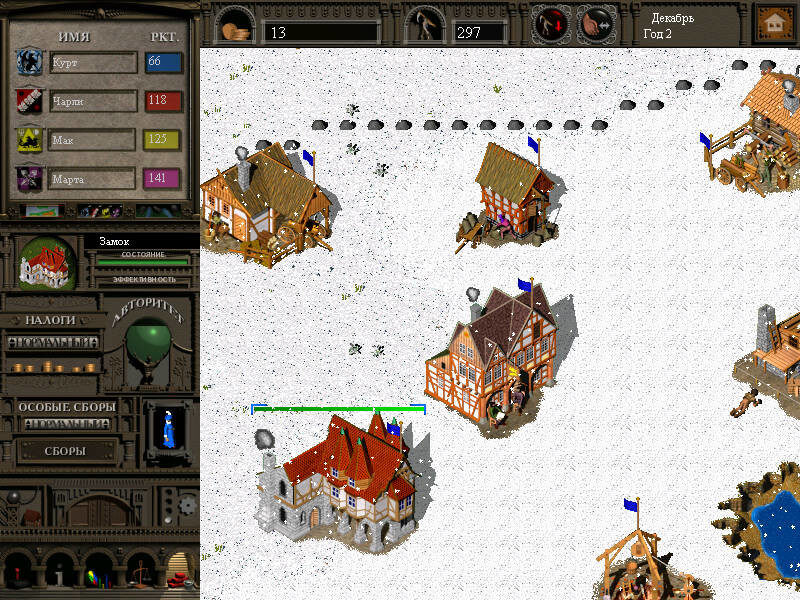Open the balance scales alcove
This screenshot has height=600, width=800.
click(140, 573)
